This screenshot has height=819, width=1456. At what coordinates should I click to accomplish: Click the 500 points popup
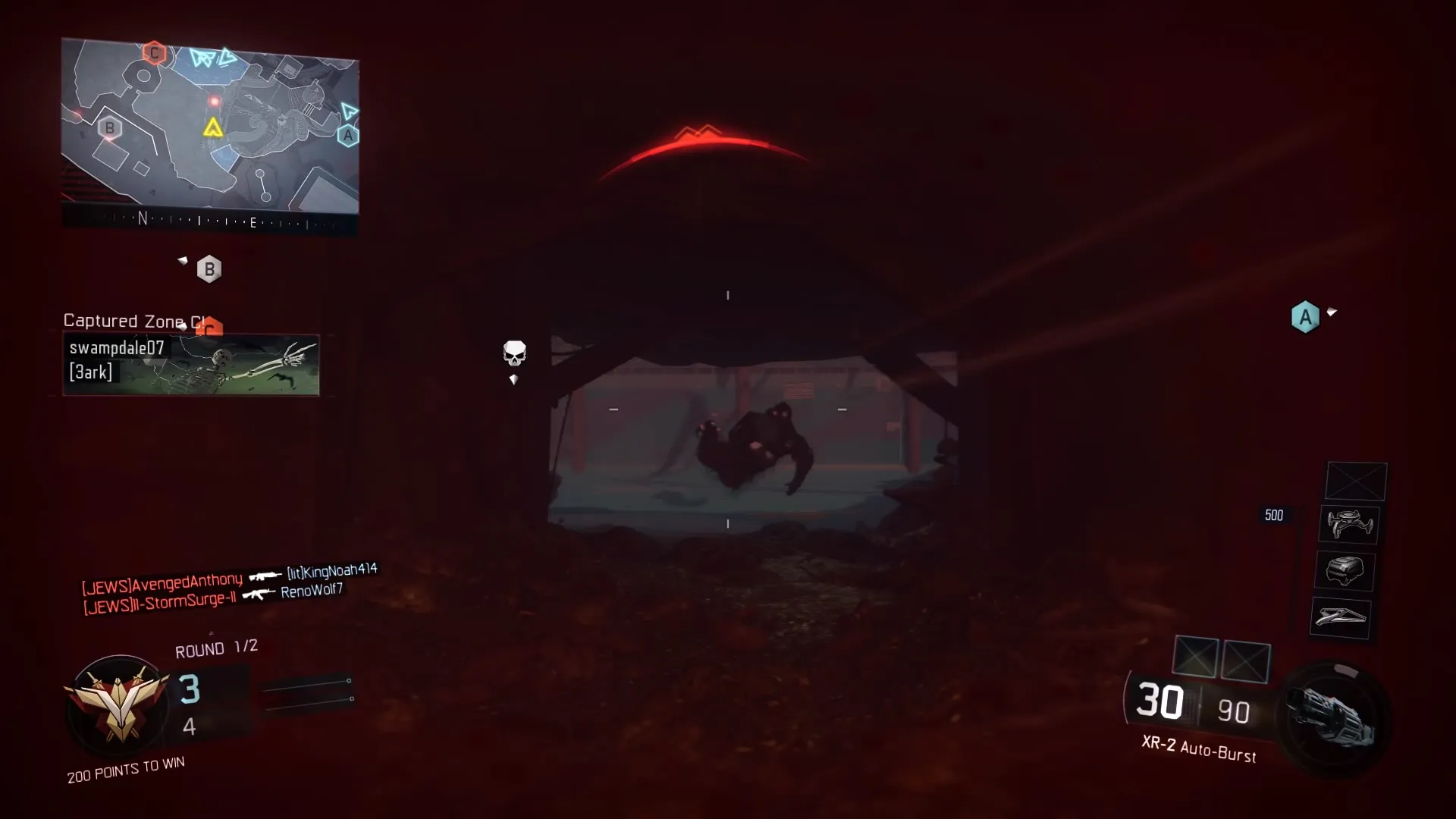tap(1273, 515)
